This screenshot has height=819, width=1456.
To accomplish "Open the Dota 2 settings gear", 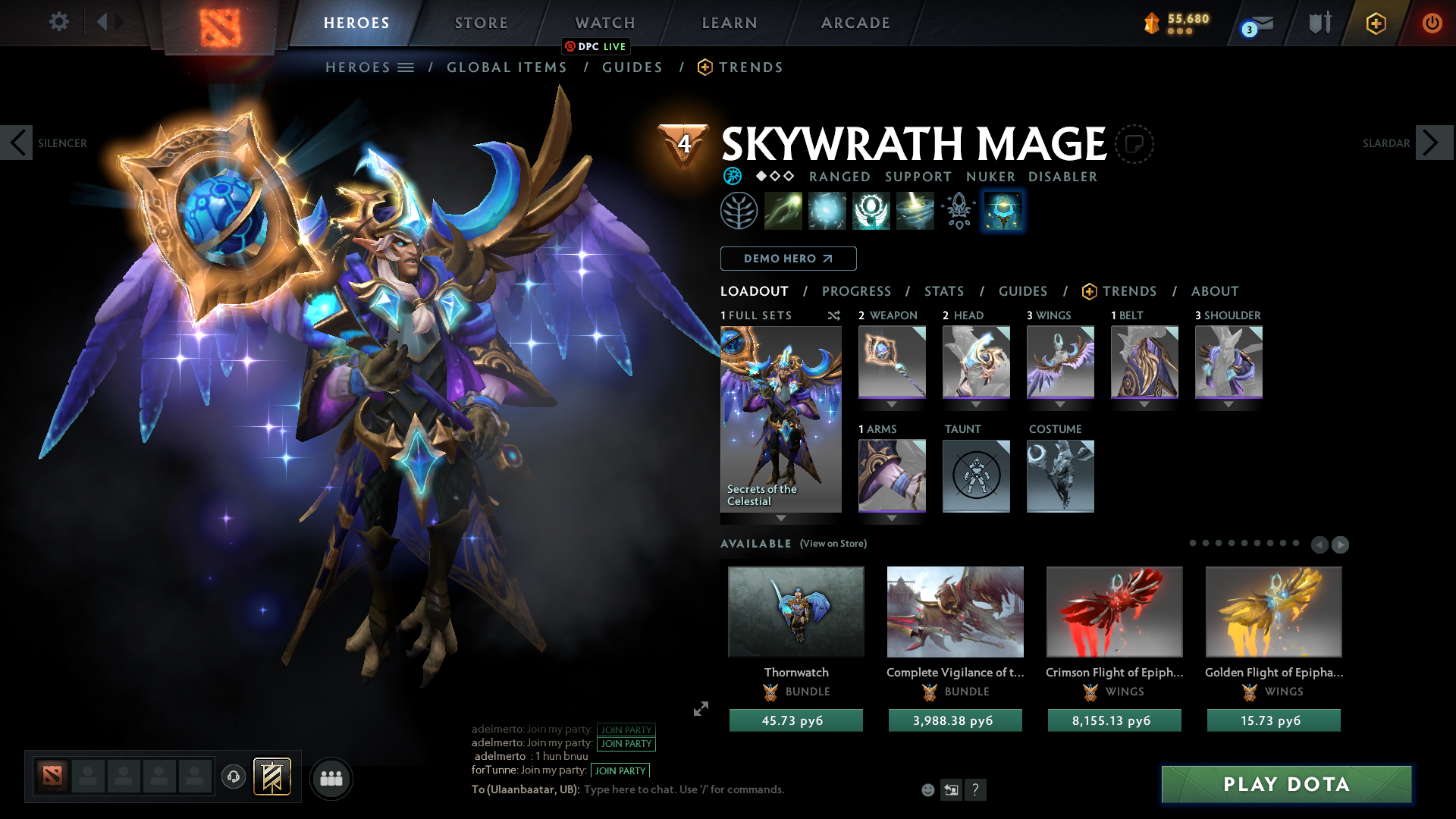I will [x=59, y=22].
